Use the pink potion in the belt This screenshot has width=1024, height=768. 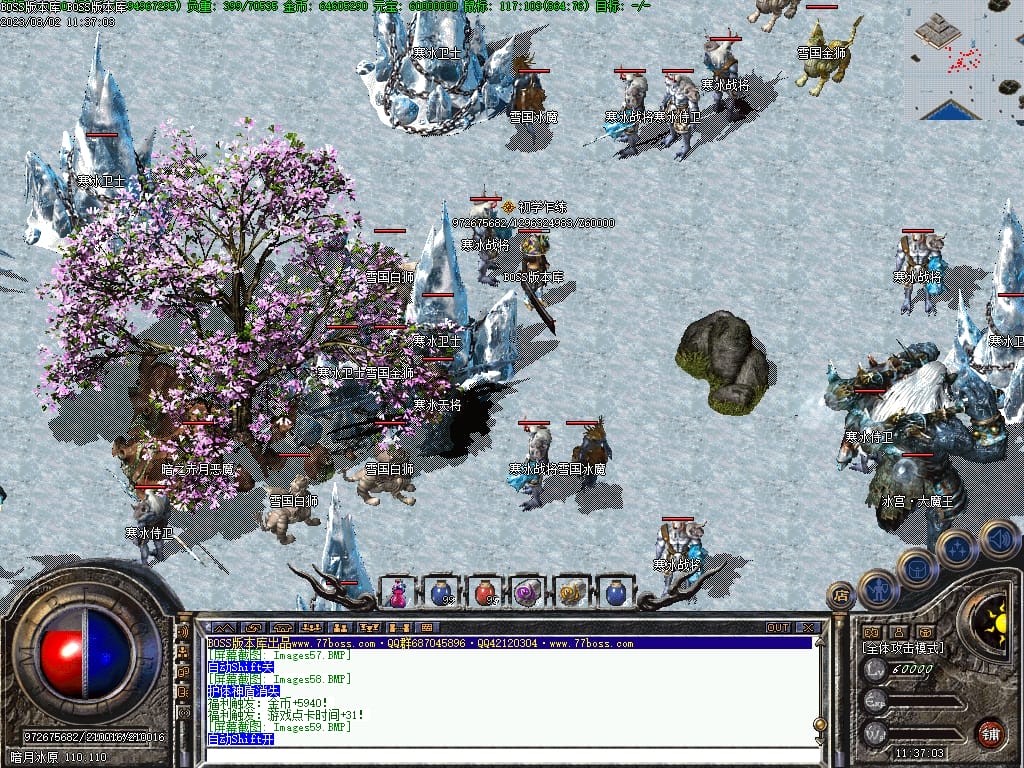coord(398,593)
